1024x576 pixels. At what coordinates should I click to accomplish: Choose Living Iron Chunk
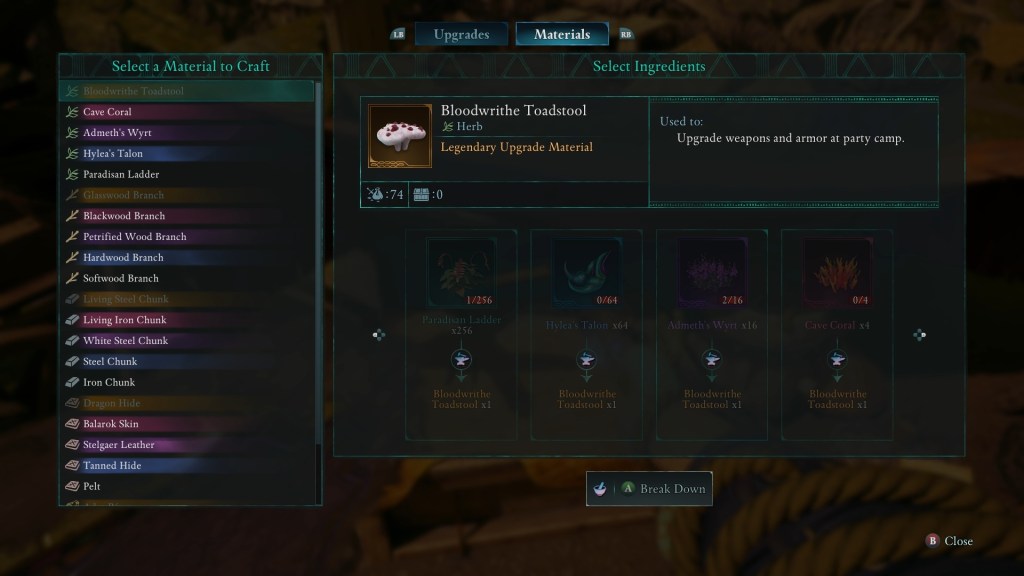[124, 320]
